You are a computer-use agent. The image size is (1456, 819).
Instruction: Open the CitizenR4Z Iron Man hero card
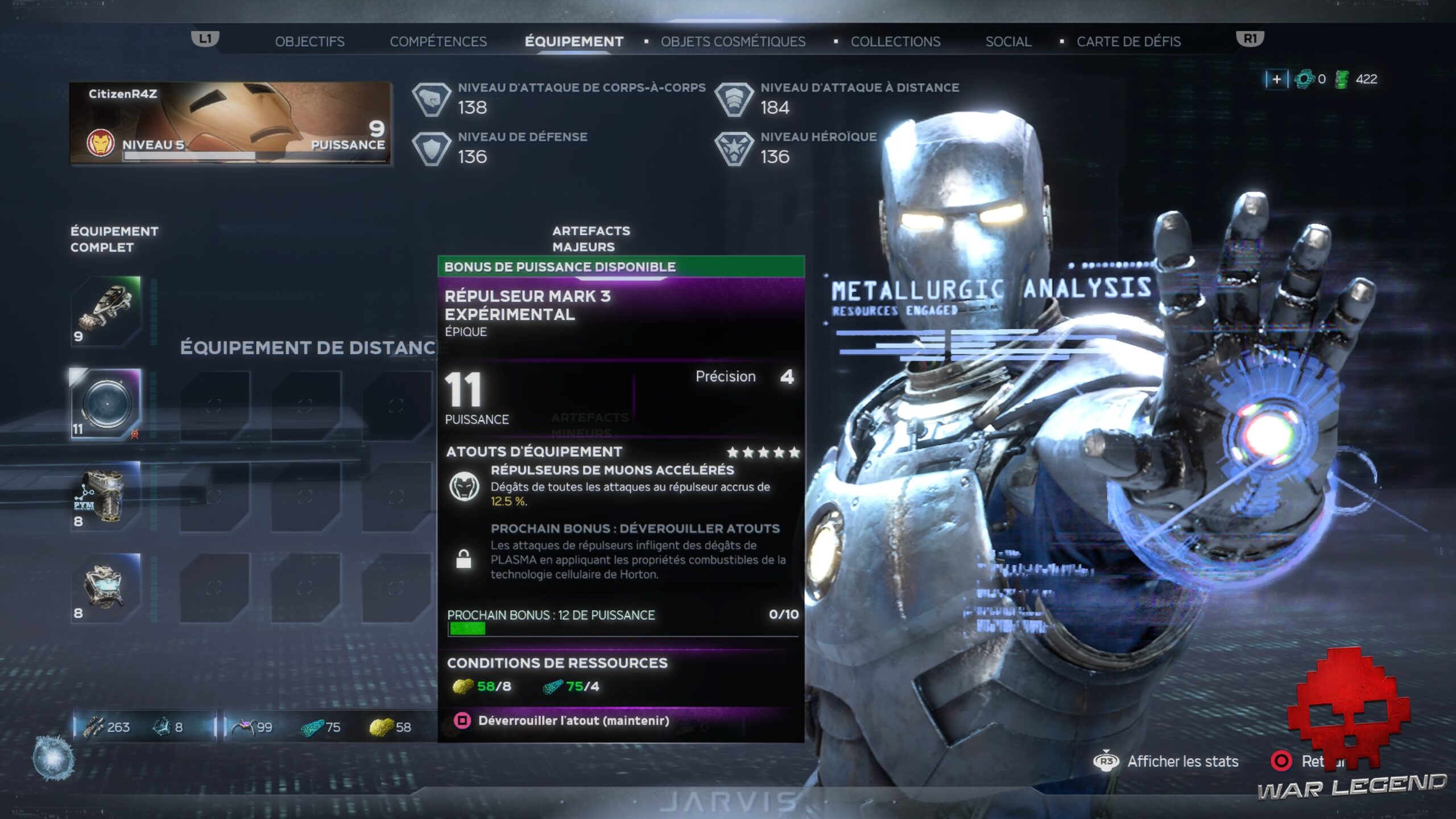point(230,123)
